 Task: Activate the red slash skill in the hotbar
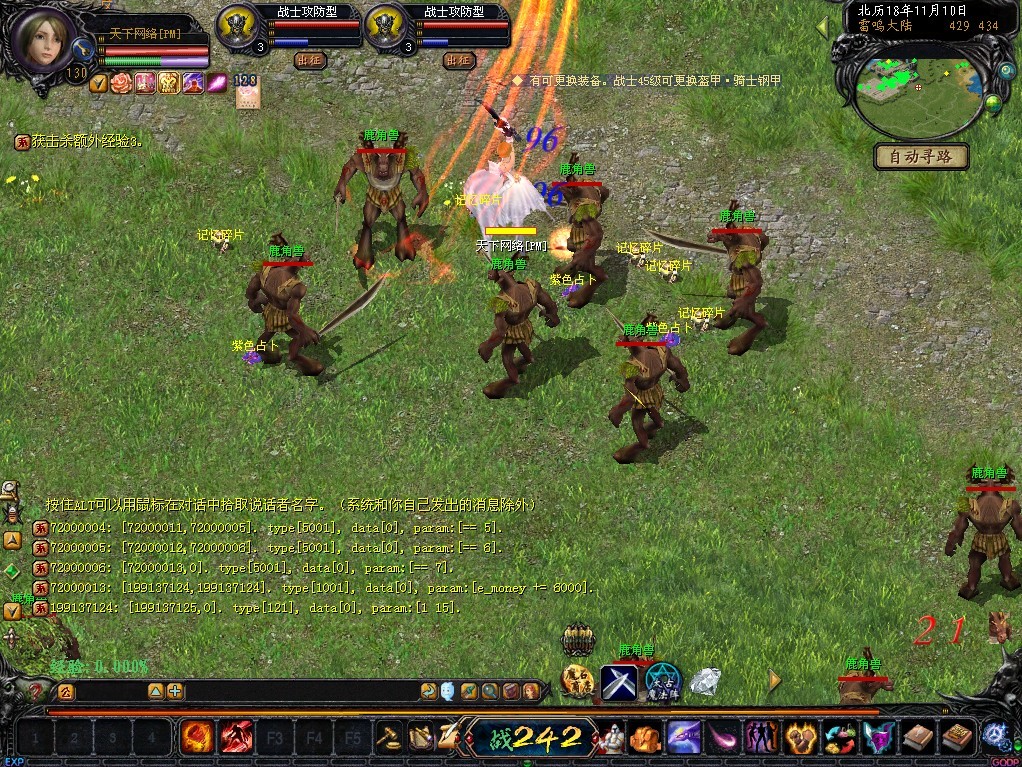click(236, 739)
